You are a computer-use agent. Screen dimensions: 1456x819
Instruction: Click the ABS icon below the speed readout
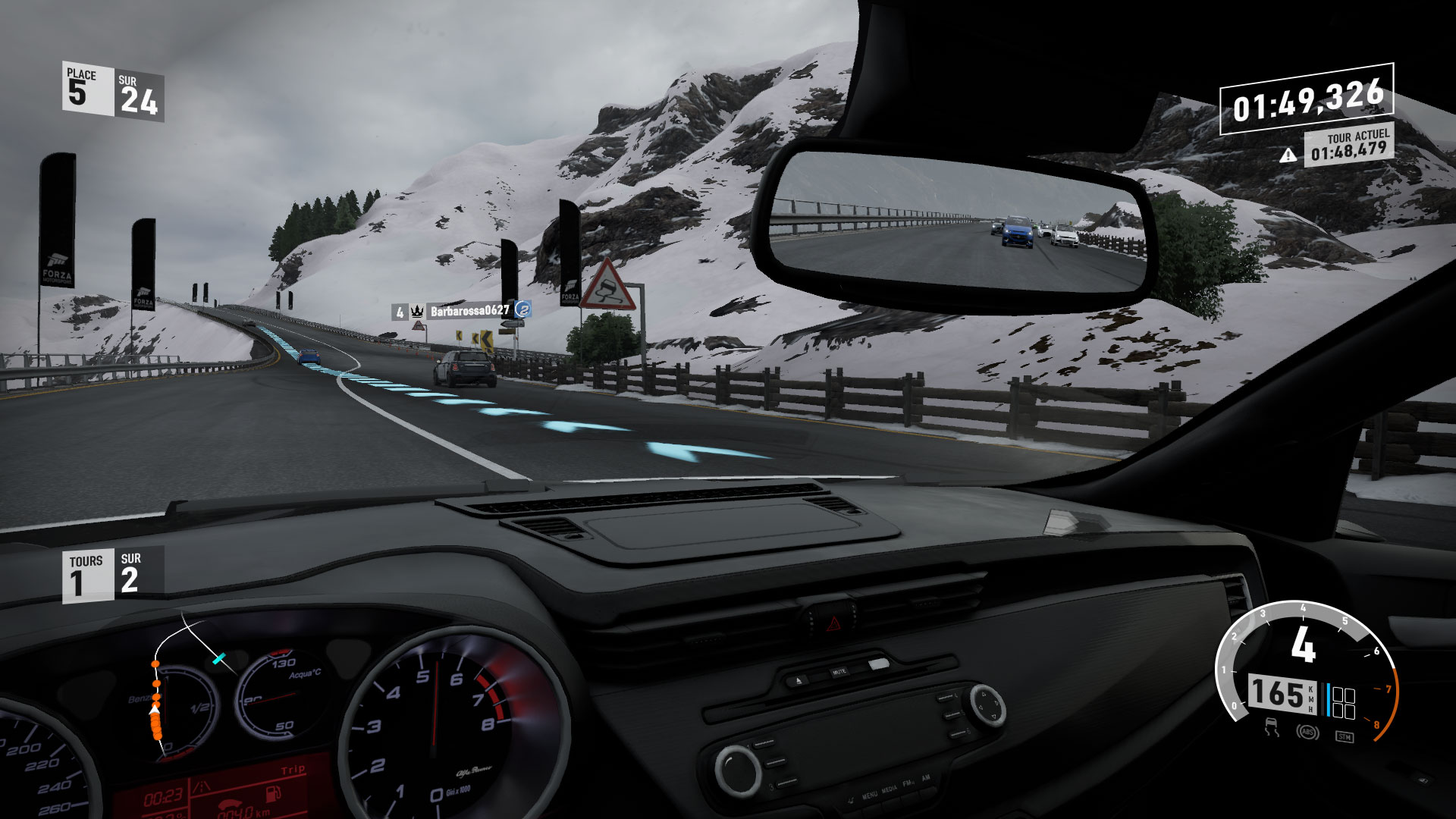[x=1307, y=733]
